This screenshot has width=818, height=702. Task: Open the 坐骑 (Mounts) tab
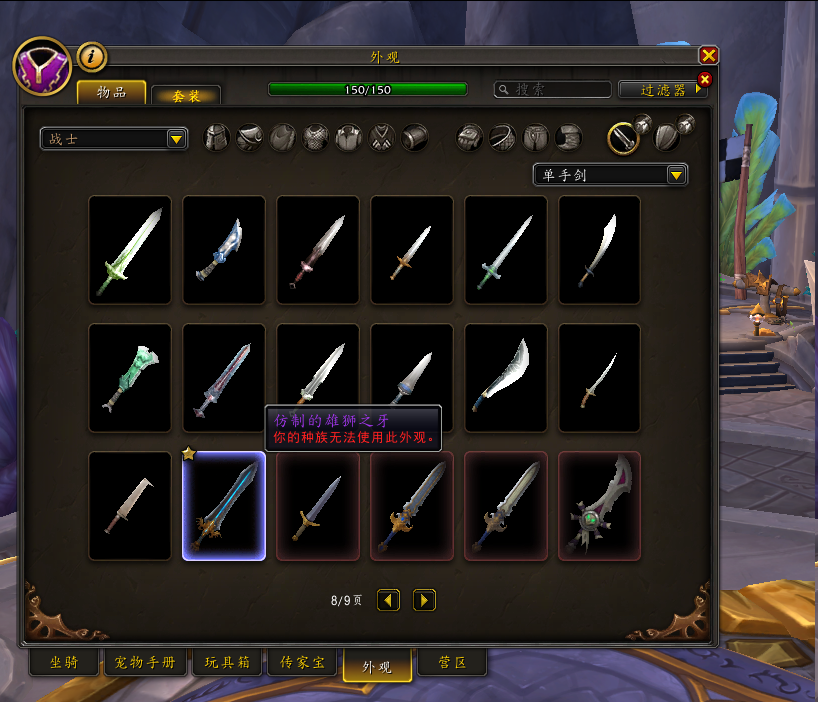pyautogui.click(x=64, y=662)
